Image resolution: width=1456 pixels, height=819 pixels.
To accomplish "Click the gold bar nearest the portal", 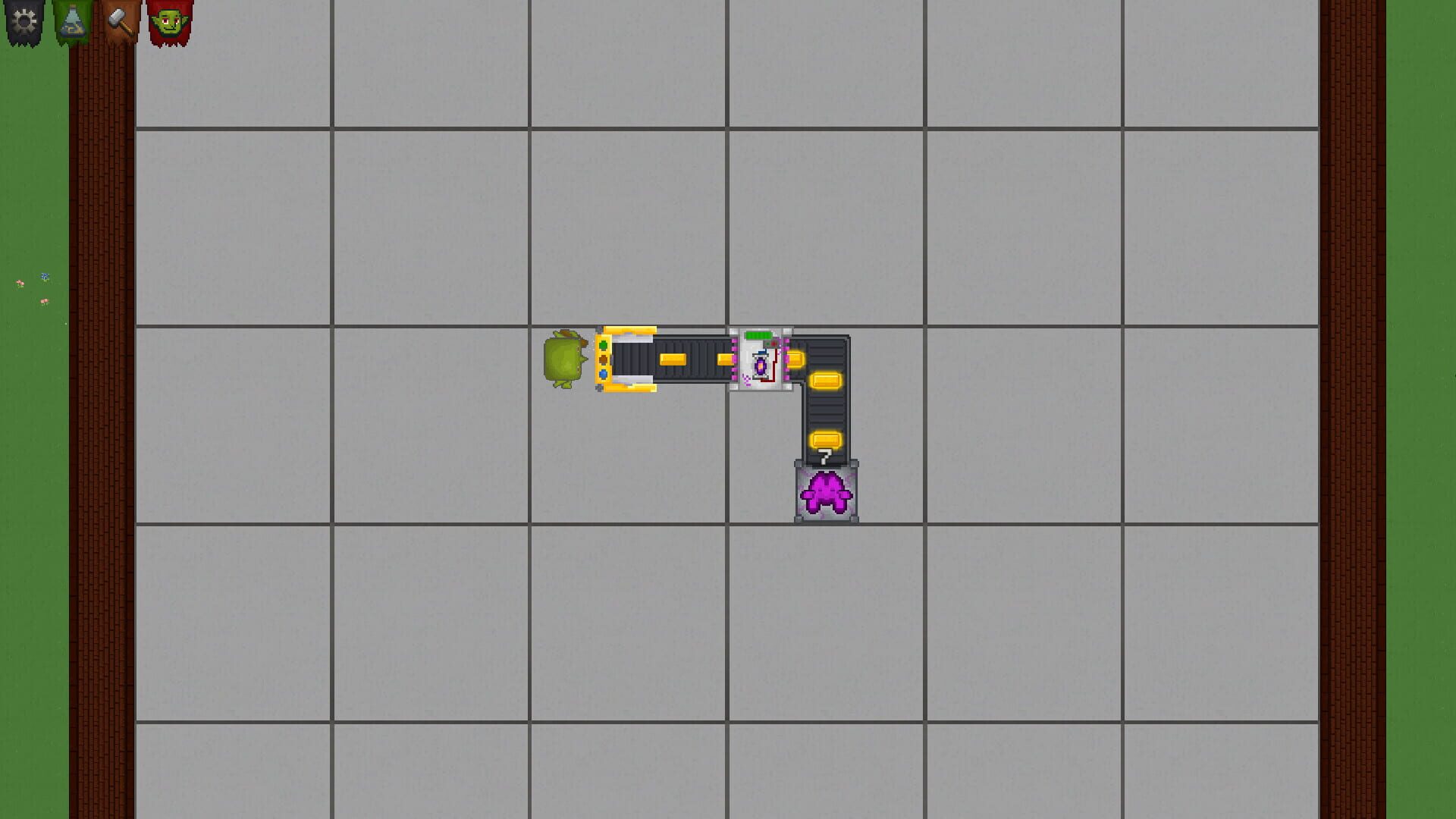I will [795, 359].
